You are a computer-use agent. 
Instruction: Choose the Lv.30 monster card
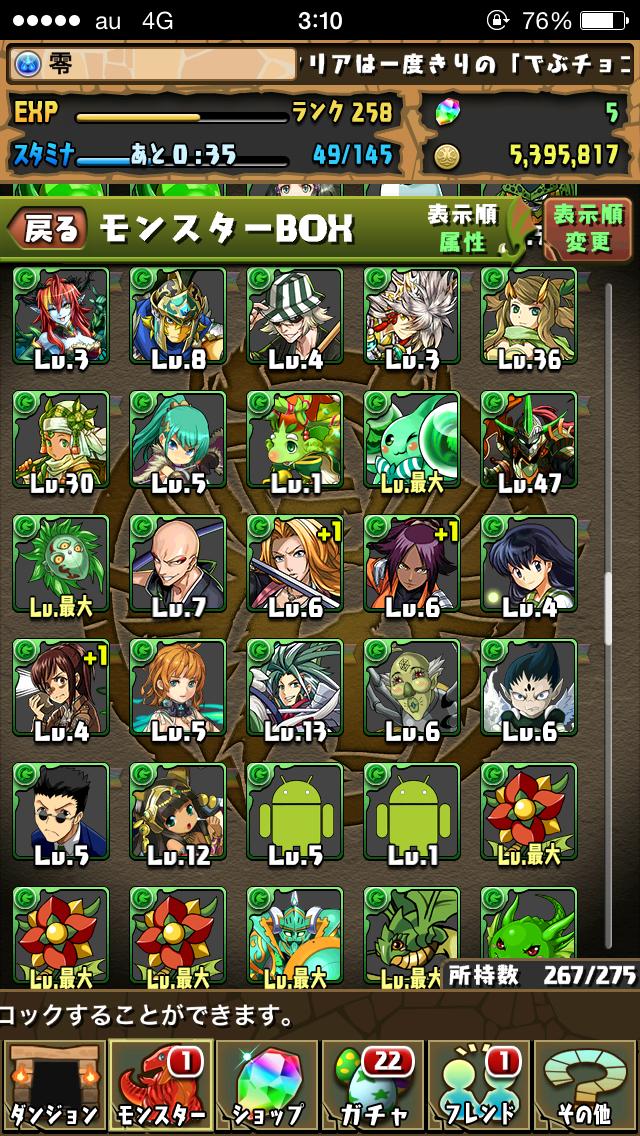click(x=61, y=440)
